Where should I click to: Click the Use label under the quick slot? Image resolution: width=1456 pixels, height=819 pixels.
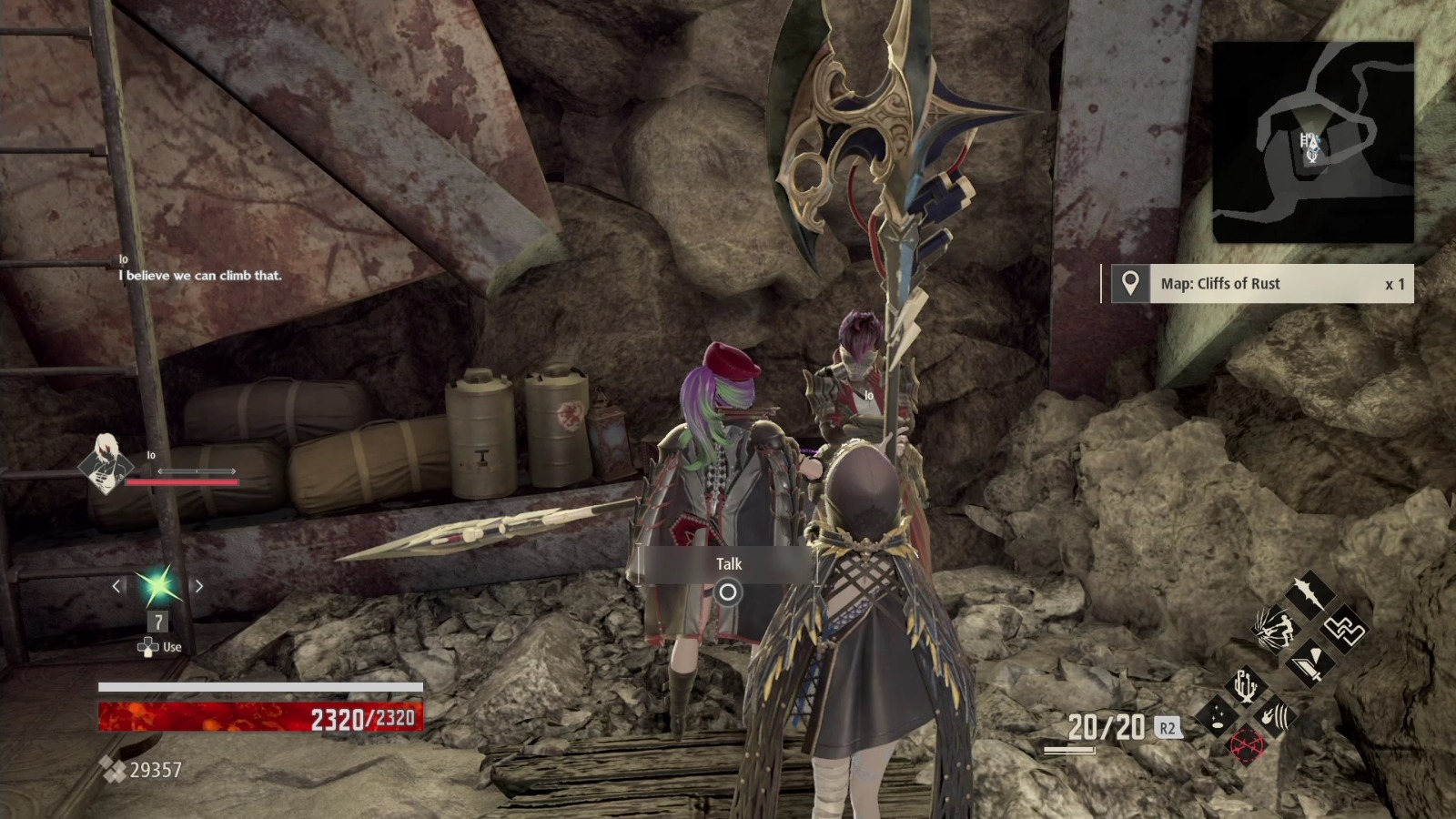pyautogui.click(x=171, y=647)
